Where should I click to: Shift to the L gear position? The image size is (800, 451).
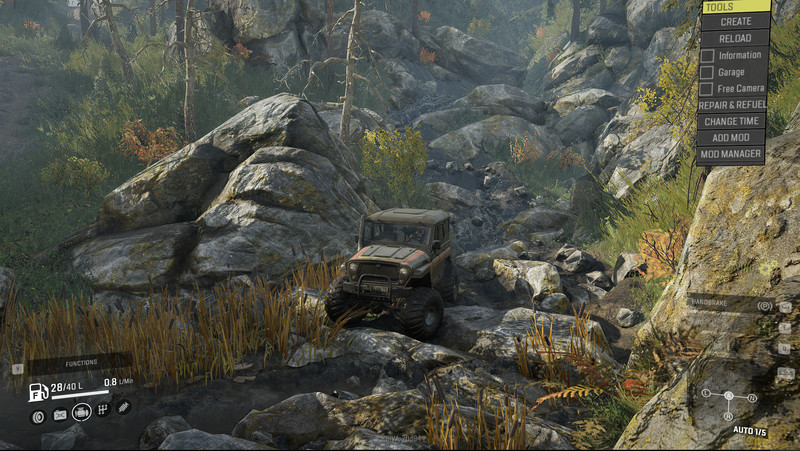pos(705,393)
